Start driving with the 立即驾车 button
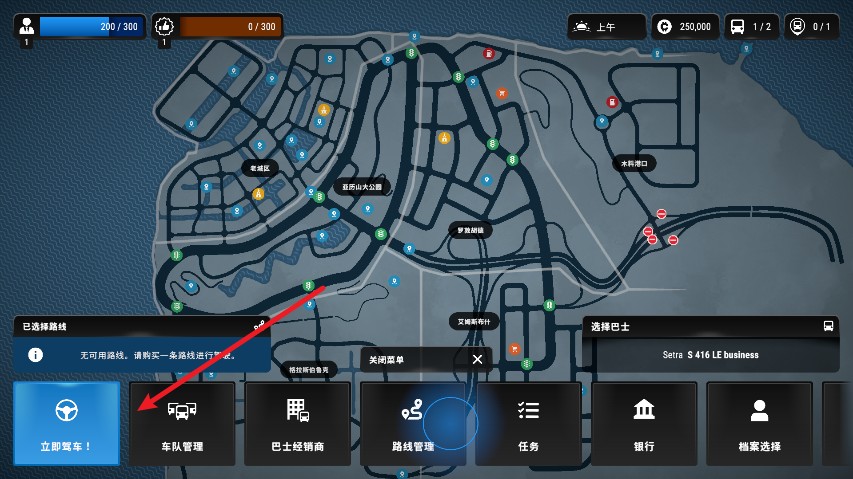Image resolution: width=853 pixels, height=479 pixels. (x=66, y=423)
